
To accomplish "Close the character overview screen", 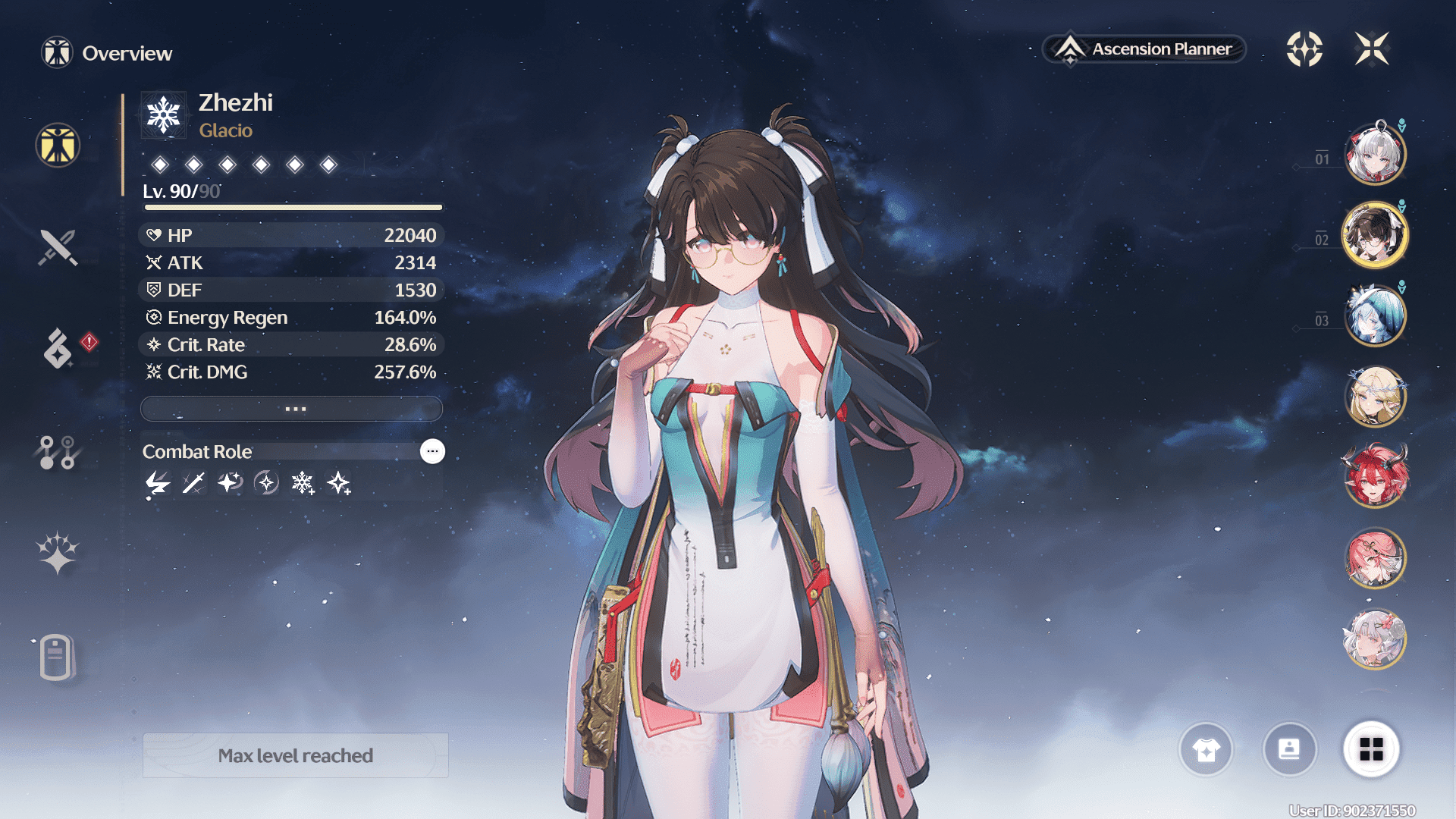I will (1372, 49).
